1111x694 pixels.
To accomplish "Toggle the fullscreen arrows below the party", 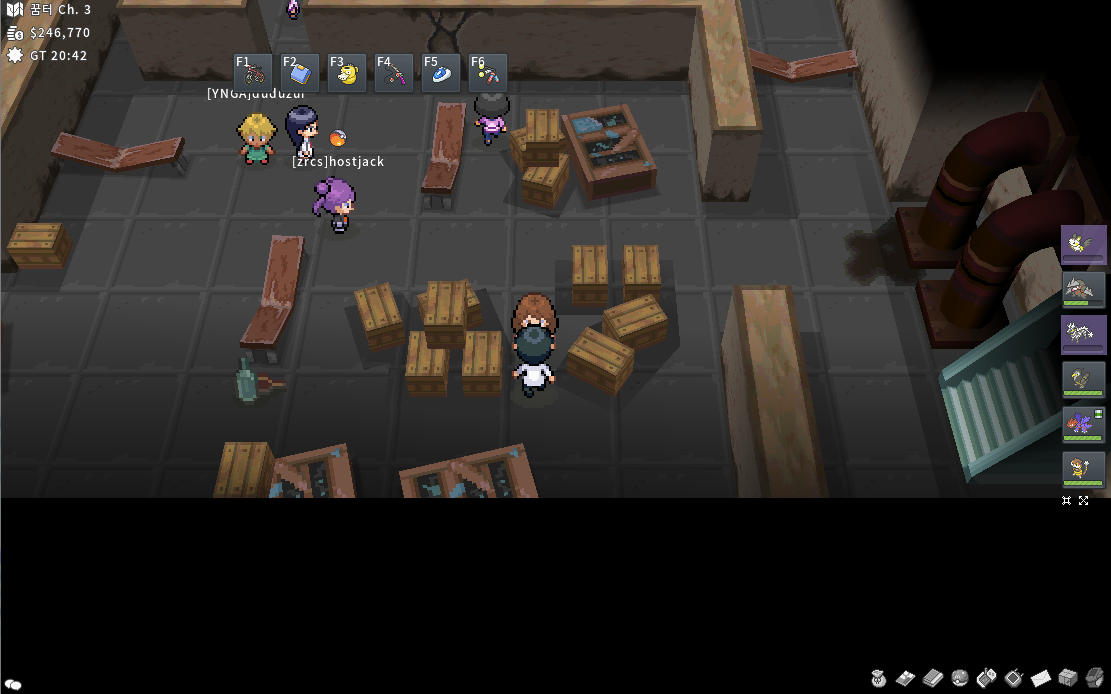I will click(x=1084, y=500).
